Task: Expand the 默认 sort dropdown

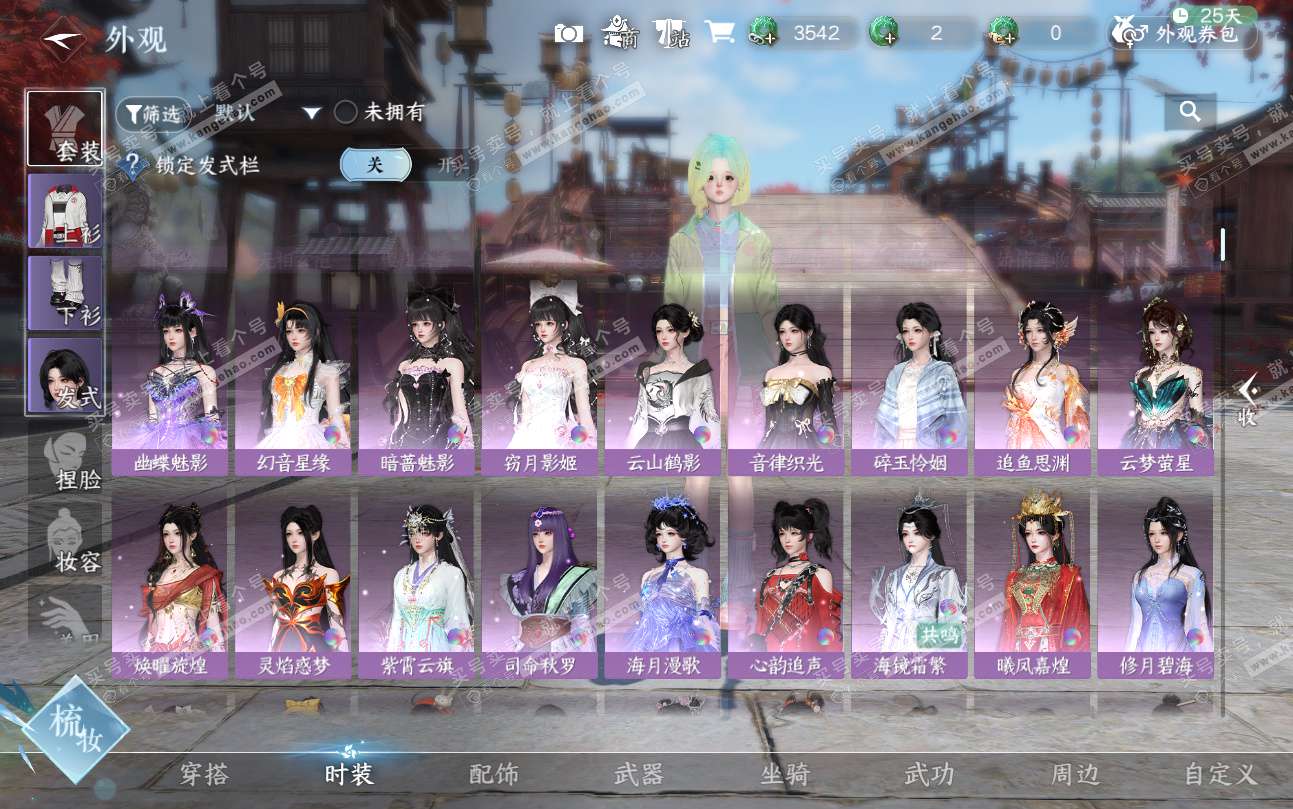Action: point(311,114)
